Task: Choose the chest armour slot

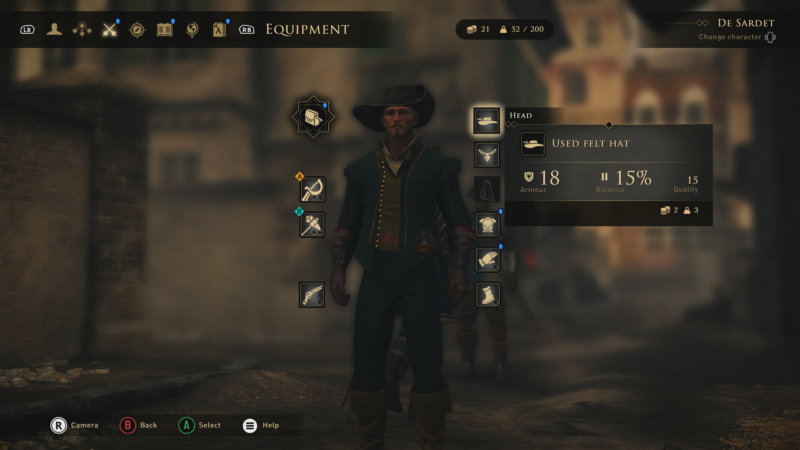Action: point(487,224)
